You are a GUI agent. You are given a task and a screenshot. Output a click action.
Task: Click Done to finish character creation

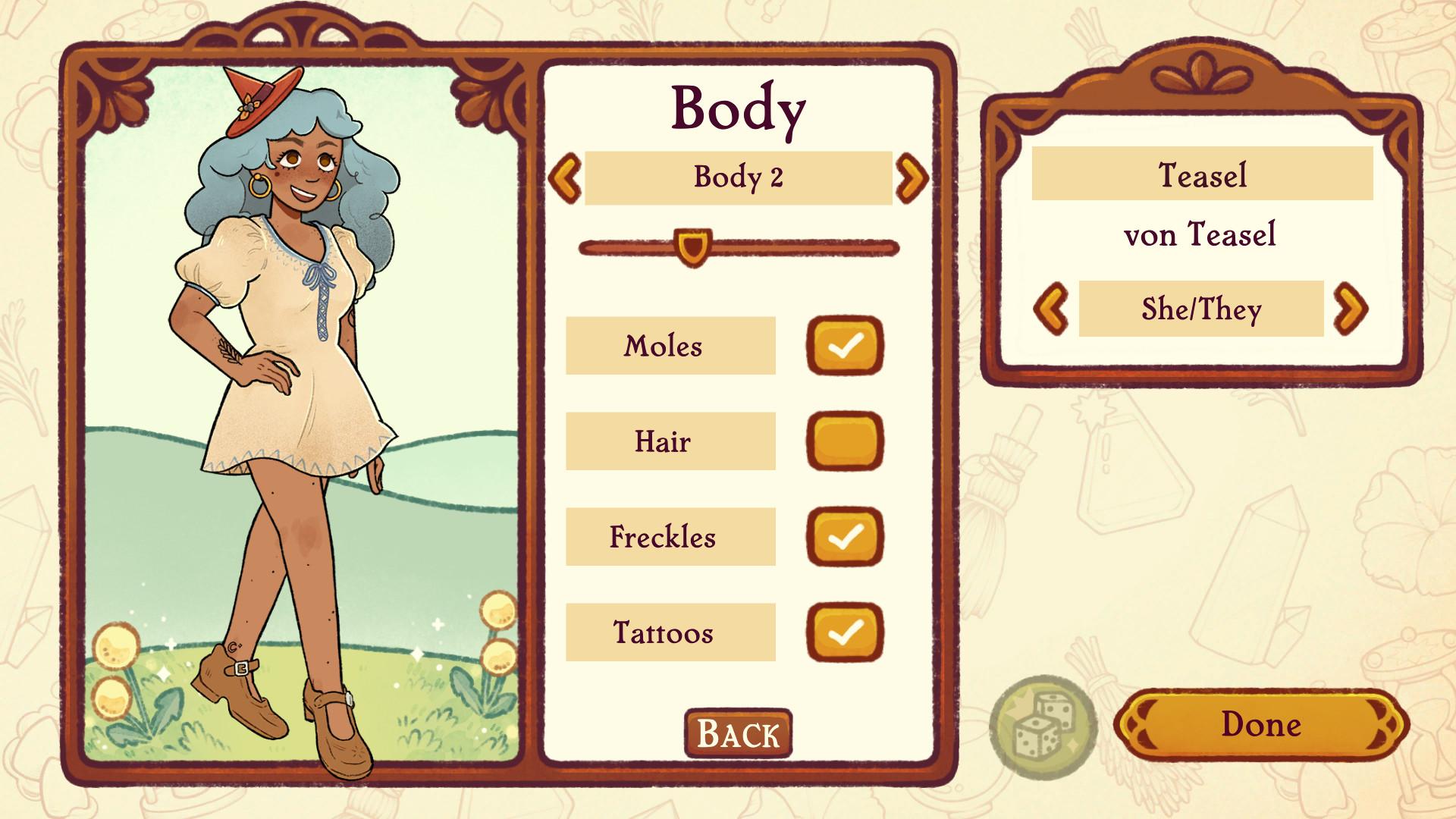pyautogui.click(x=1263, y=725)
